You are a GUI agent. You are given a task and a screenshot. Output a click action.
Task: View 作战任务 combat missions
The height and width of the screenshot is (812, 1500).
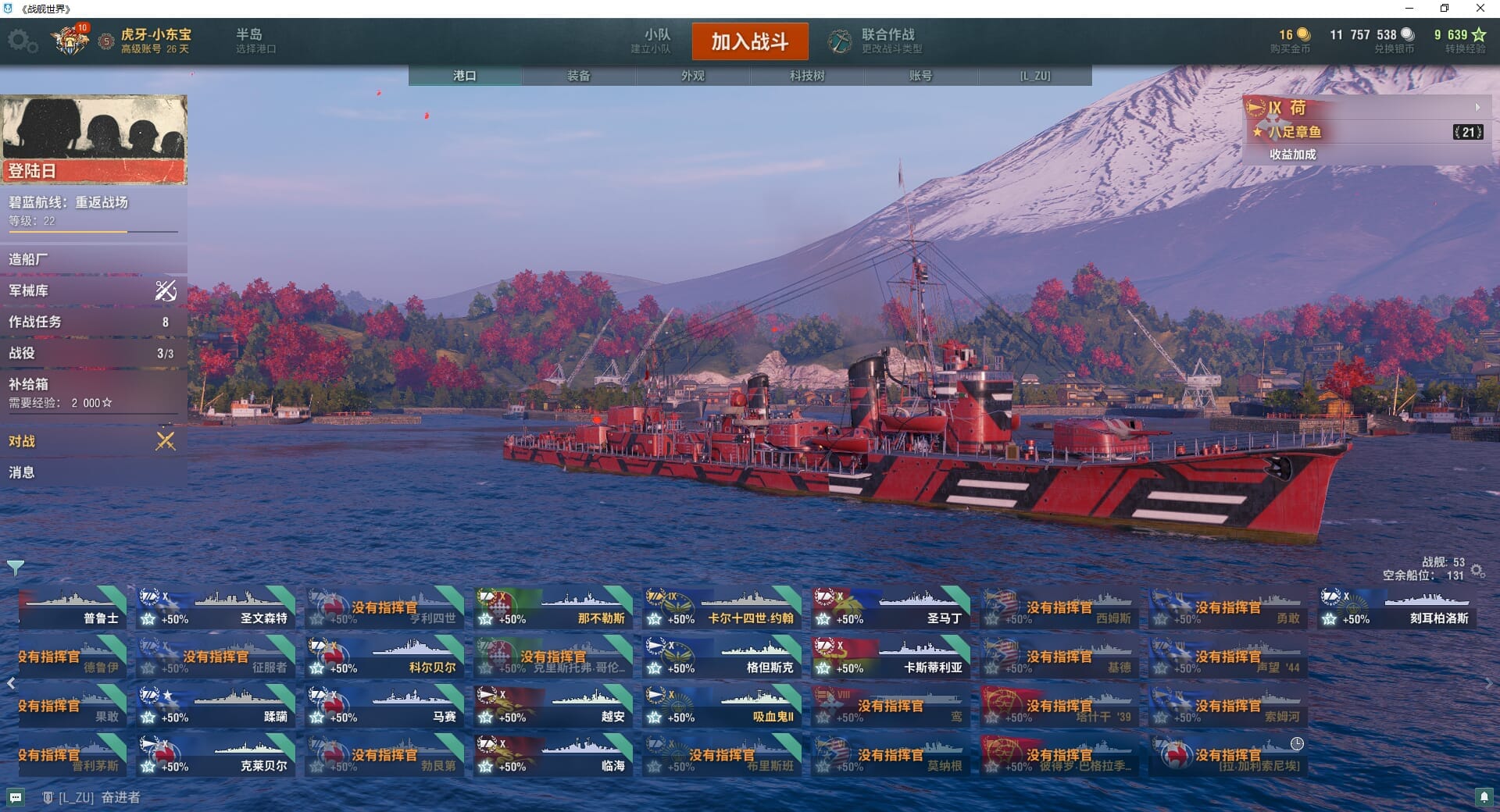pyautogui.click(x=92, y=322)
